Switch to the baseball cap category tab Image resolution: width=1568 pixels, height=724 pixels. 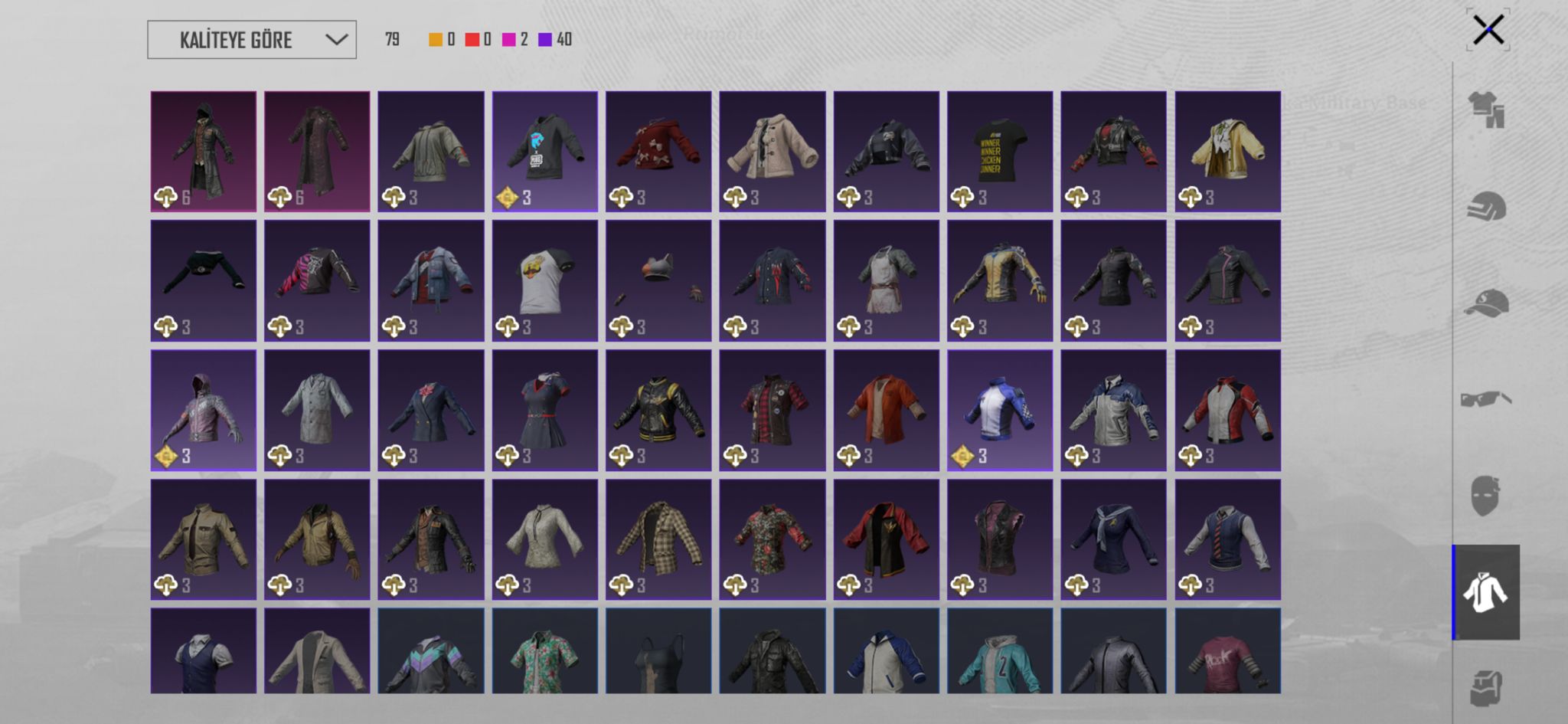[x=1486, y=303]
